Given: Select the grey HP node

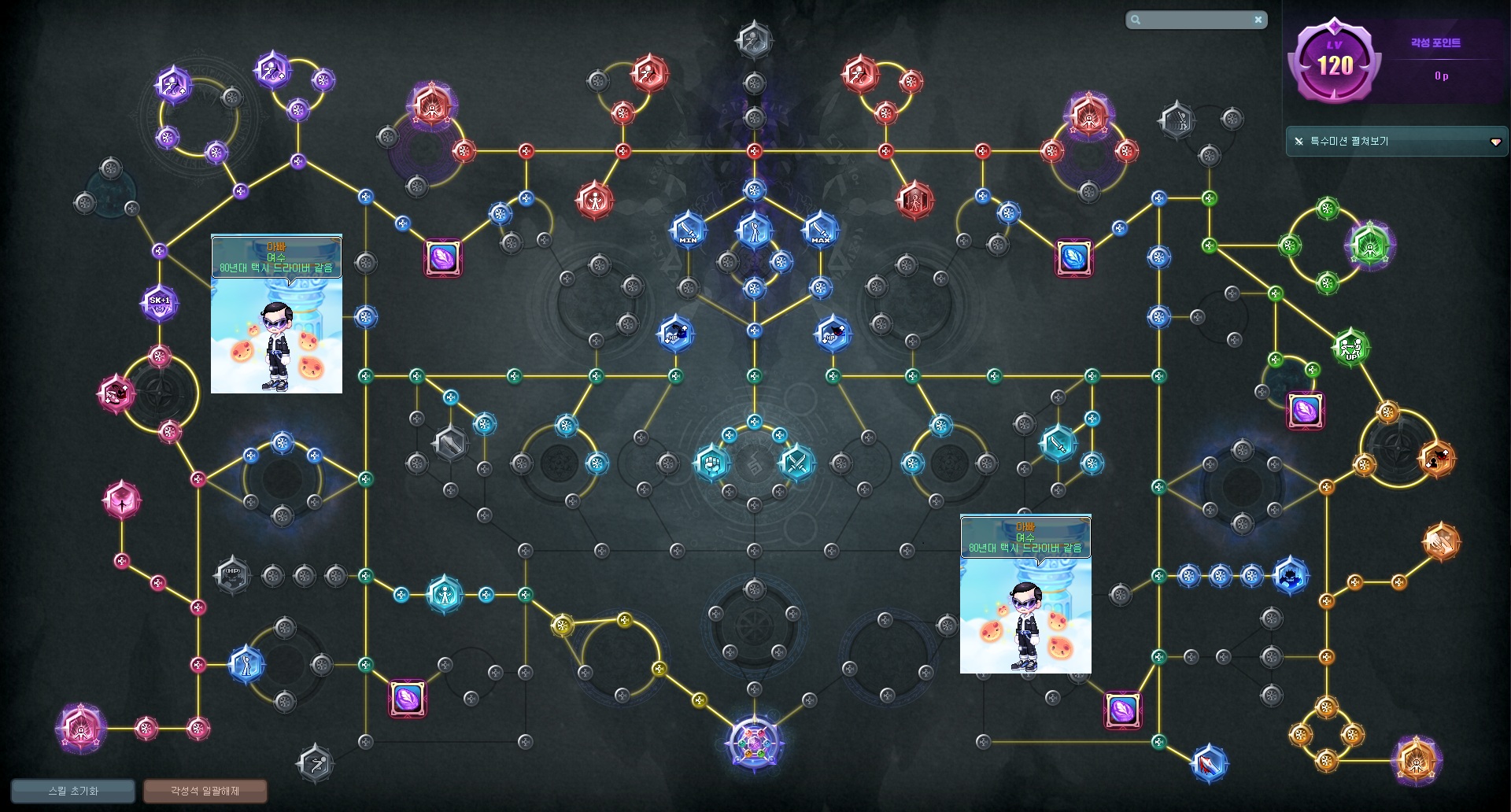Looking at the screenshot, I should [x=232, y=575].
